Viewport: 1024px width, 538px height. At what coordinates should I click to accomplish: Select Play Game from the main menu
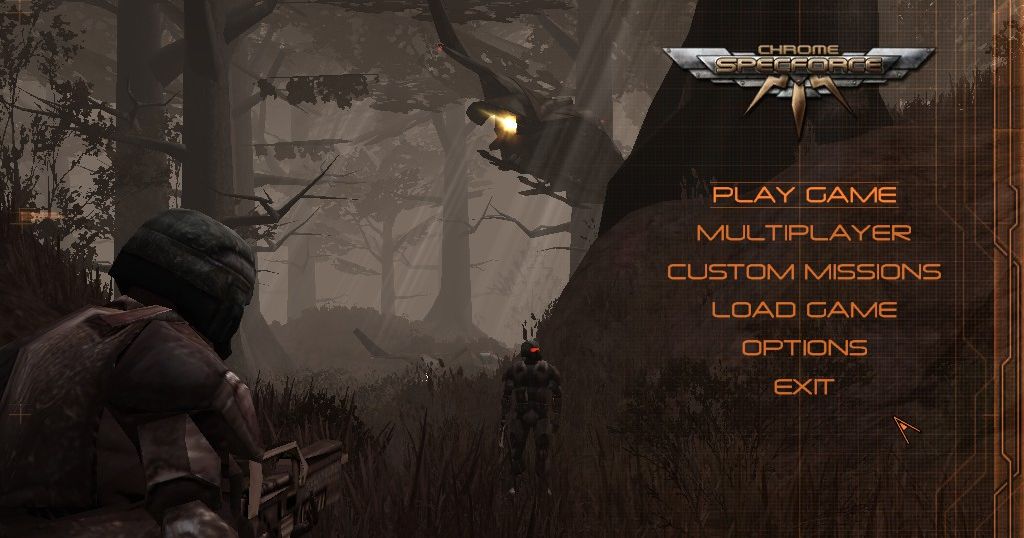click(x=804, y=194)
